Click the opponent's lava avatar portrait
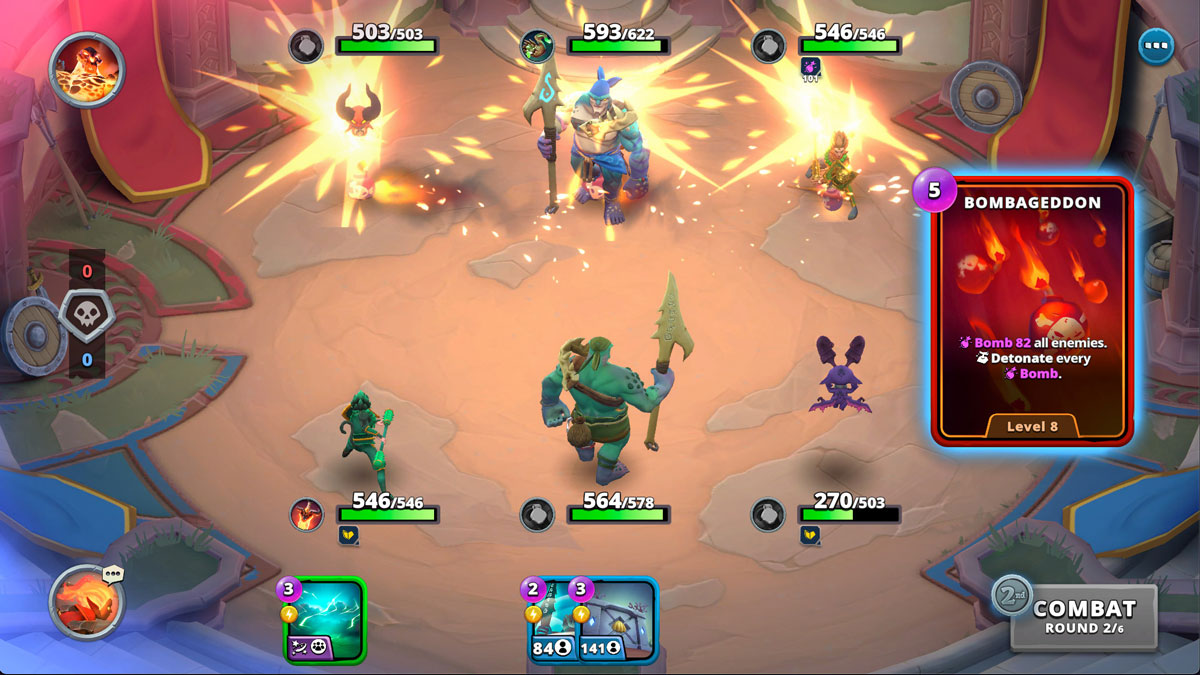This screenshot has width=1200, height=675. pos(87,69)
